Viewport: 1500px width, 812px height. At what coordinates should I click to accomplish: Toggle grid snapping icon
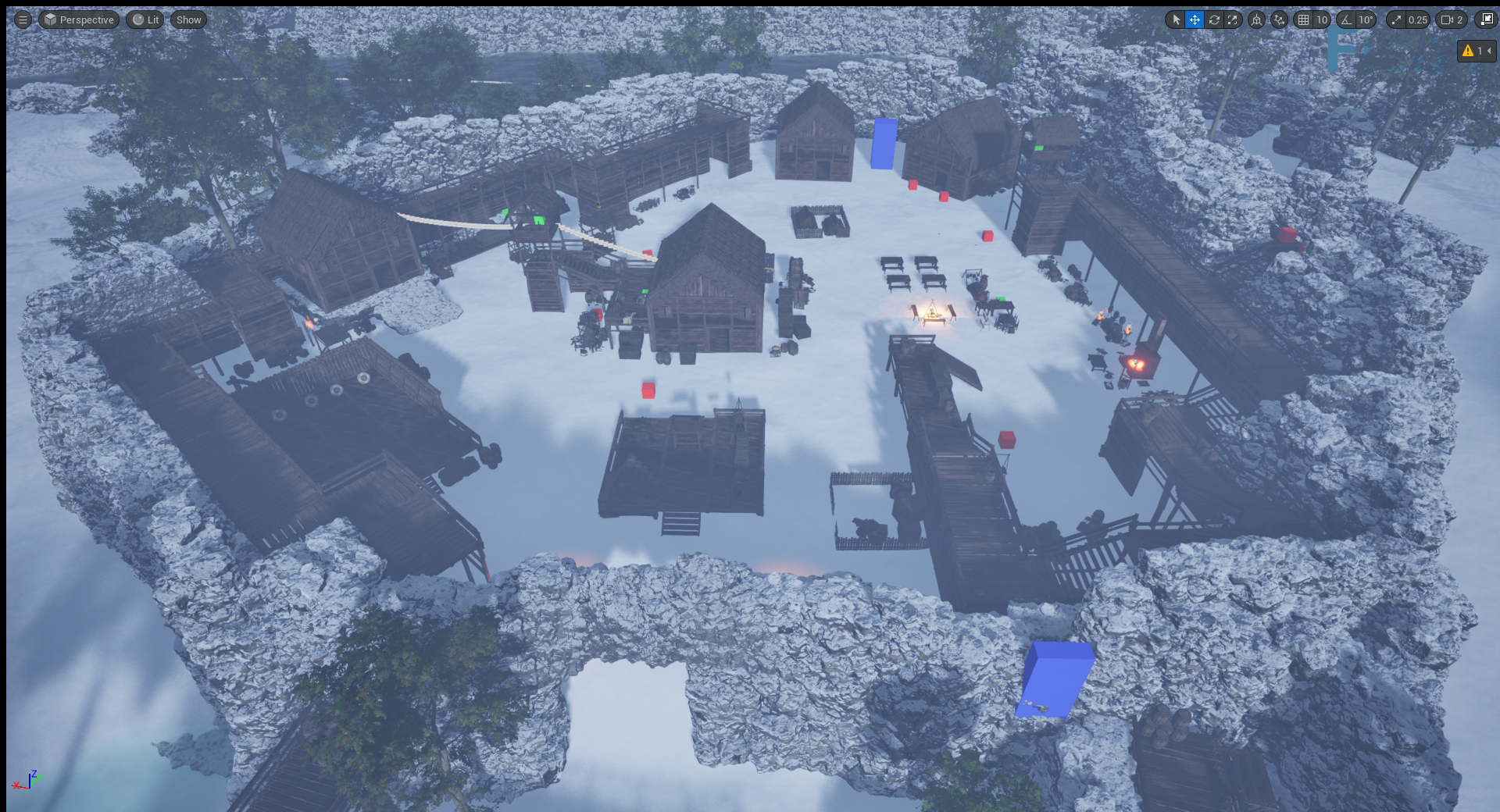1303,20
